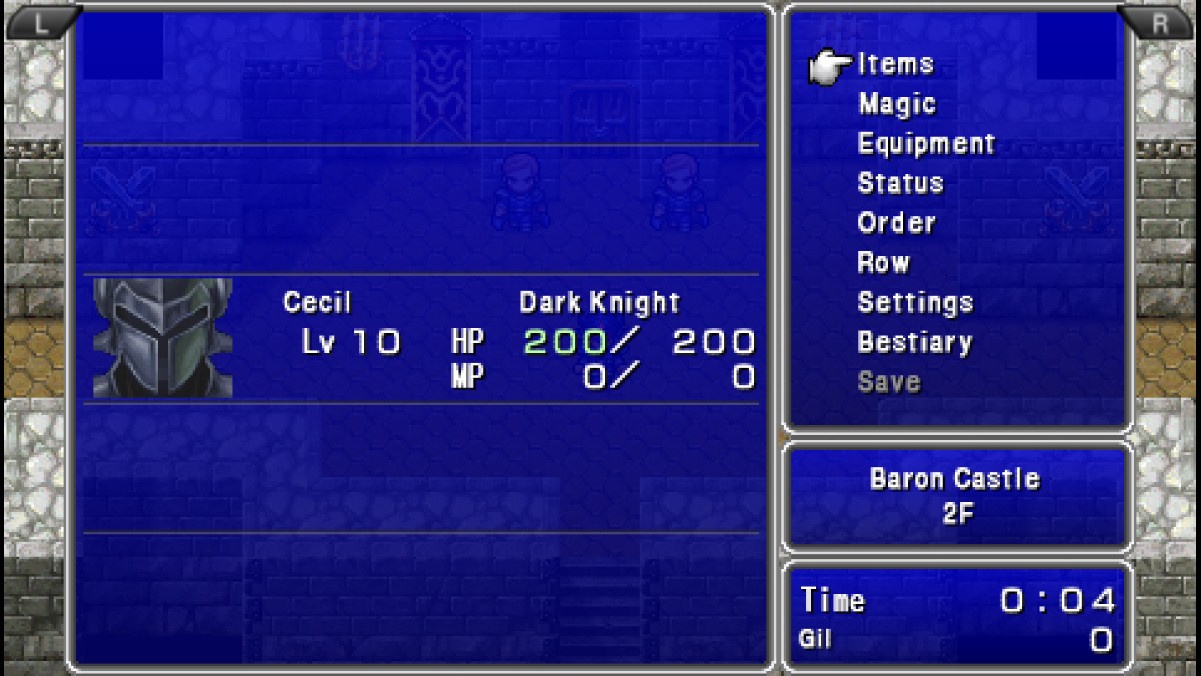Open the Equipment screen
This screenshot has height=676, width=1201.
click(926, 144)
